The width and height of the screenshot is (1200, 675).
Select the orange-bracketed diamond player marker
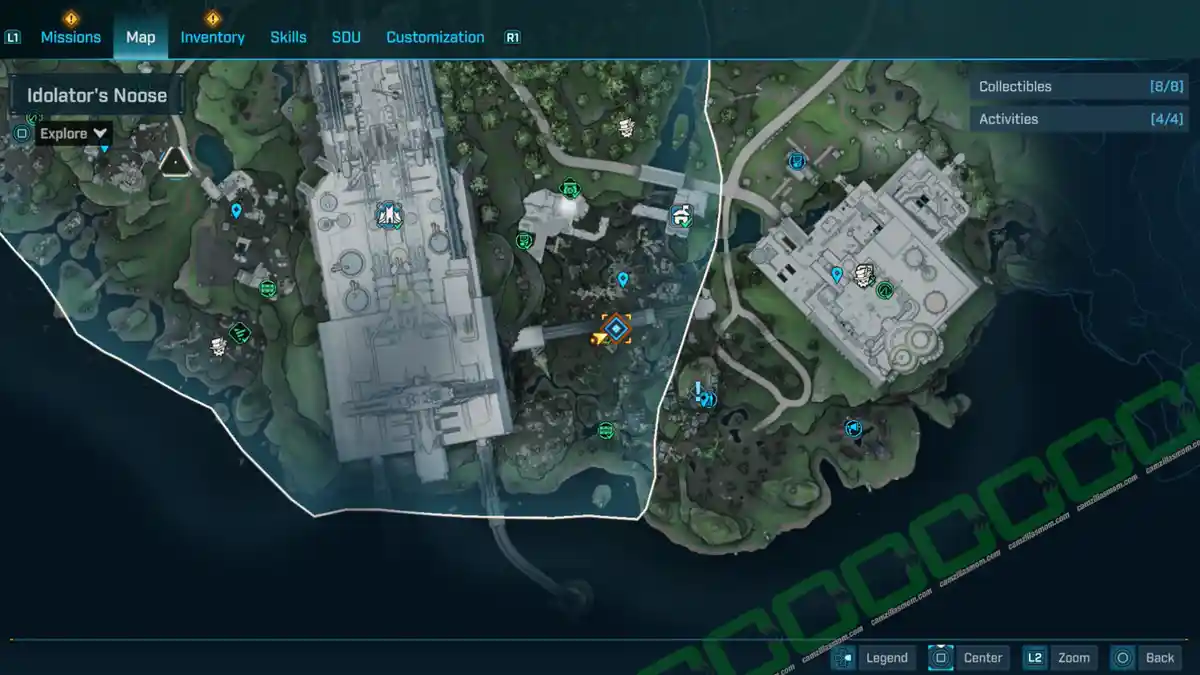(617, 328)
